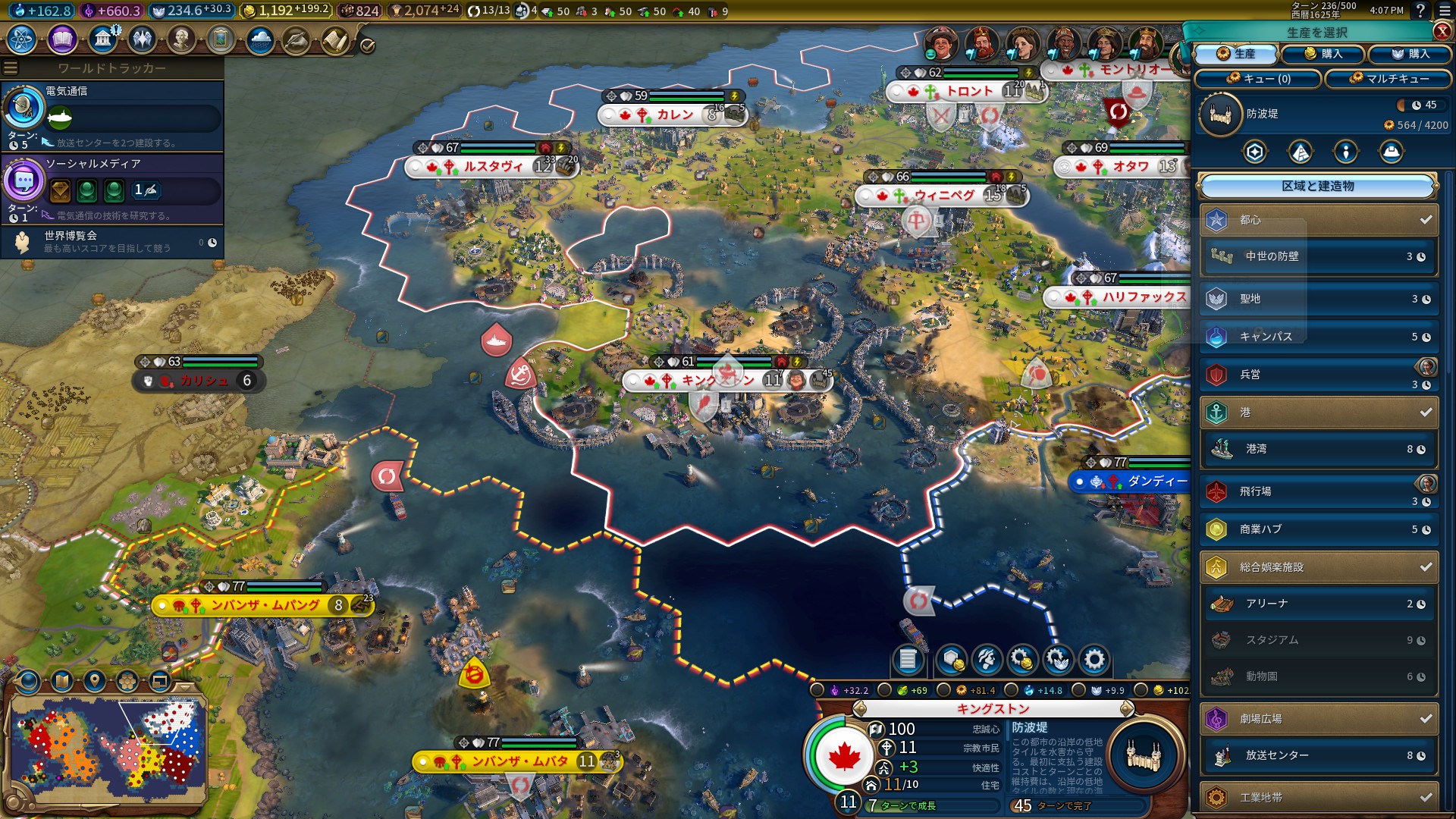
Task: Select the 飛行場 aerodrome district
Action: (1318, 491)
